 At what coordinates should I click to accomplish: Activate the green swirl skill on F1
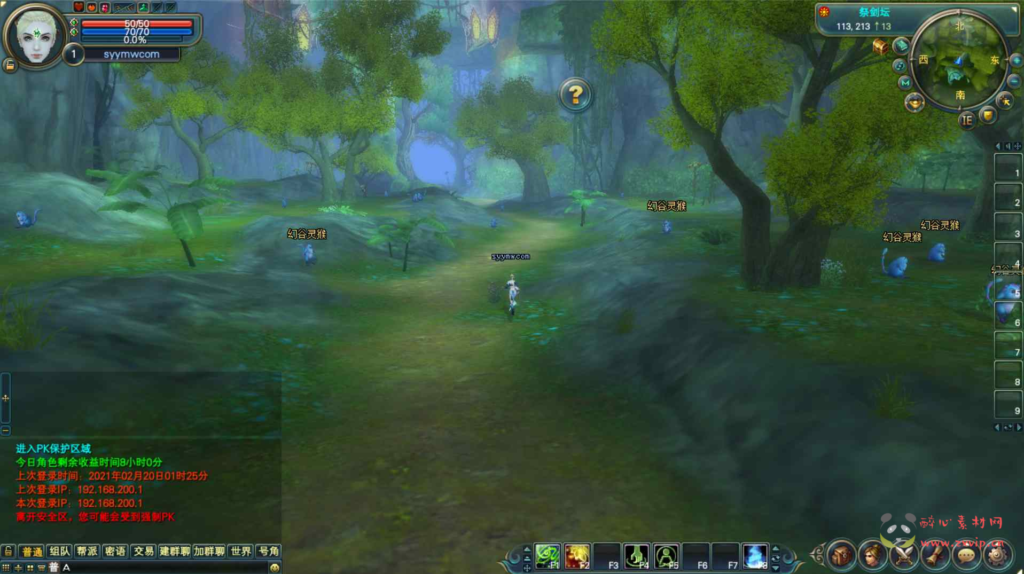(x=547, y=555)
